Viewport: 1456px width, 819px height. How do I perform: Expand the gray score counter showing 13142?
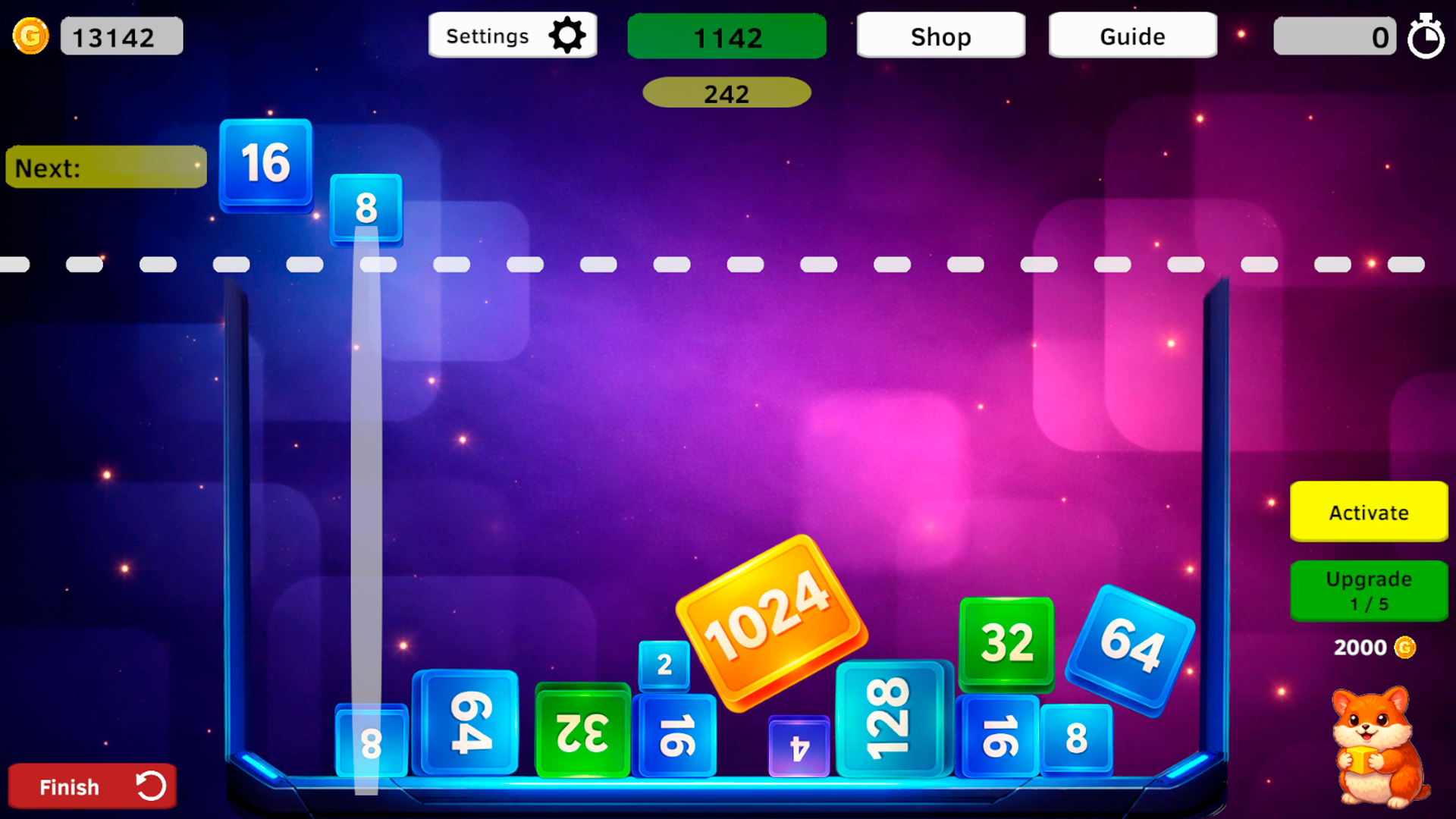[121, 35]
